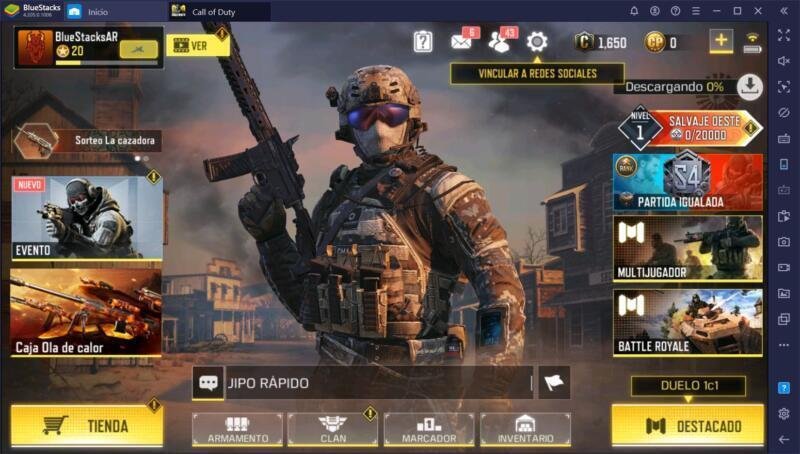Open the Armamento loadout menu
This screenshot has width=800, height=454.
pyautogui.click(x=237, y=429)
